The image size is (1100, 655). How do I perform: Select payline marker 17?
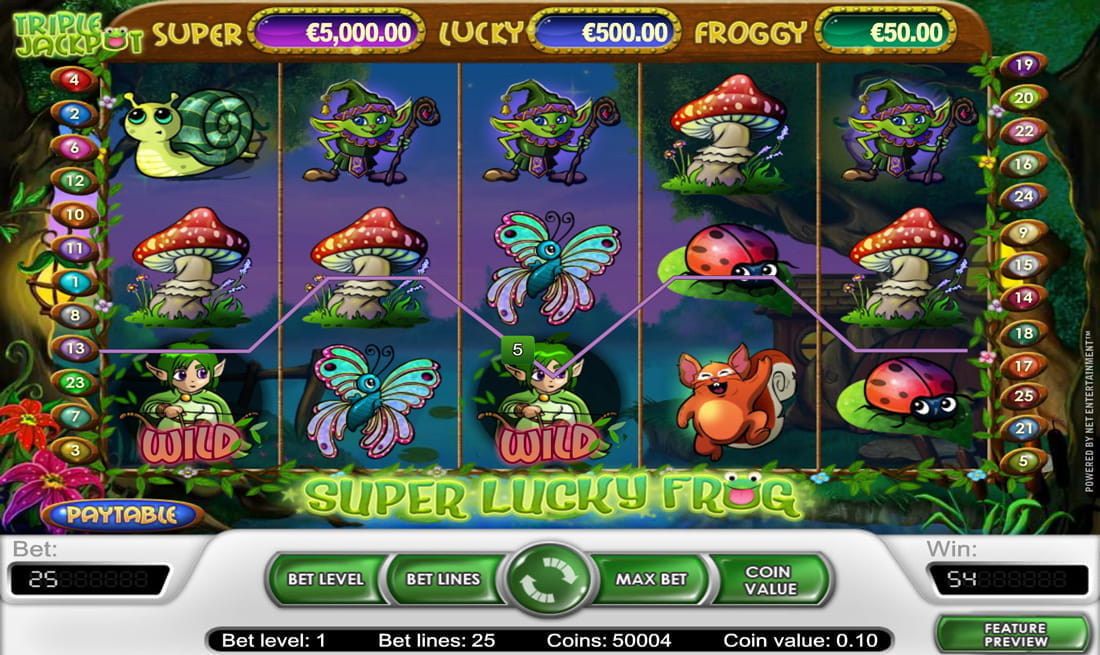(x=1023, y=367)
